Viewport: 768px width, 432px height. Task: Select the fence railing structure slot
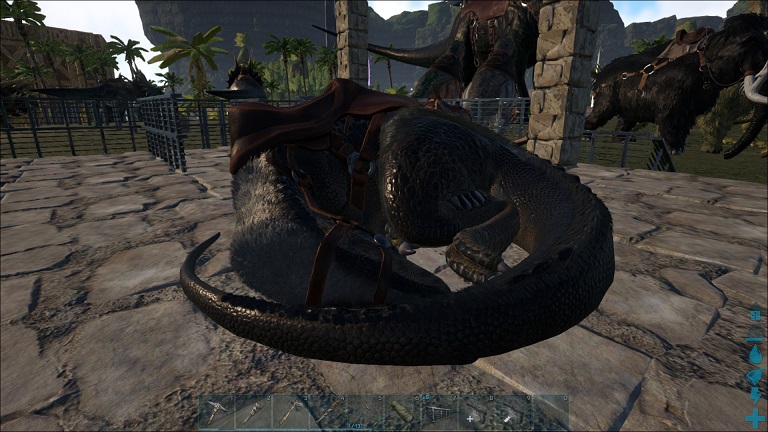coord(438,412)
